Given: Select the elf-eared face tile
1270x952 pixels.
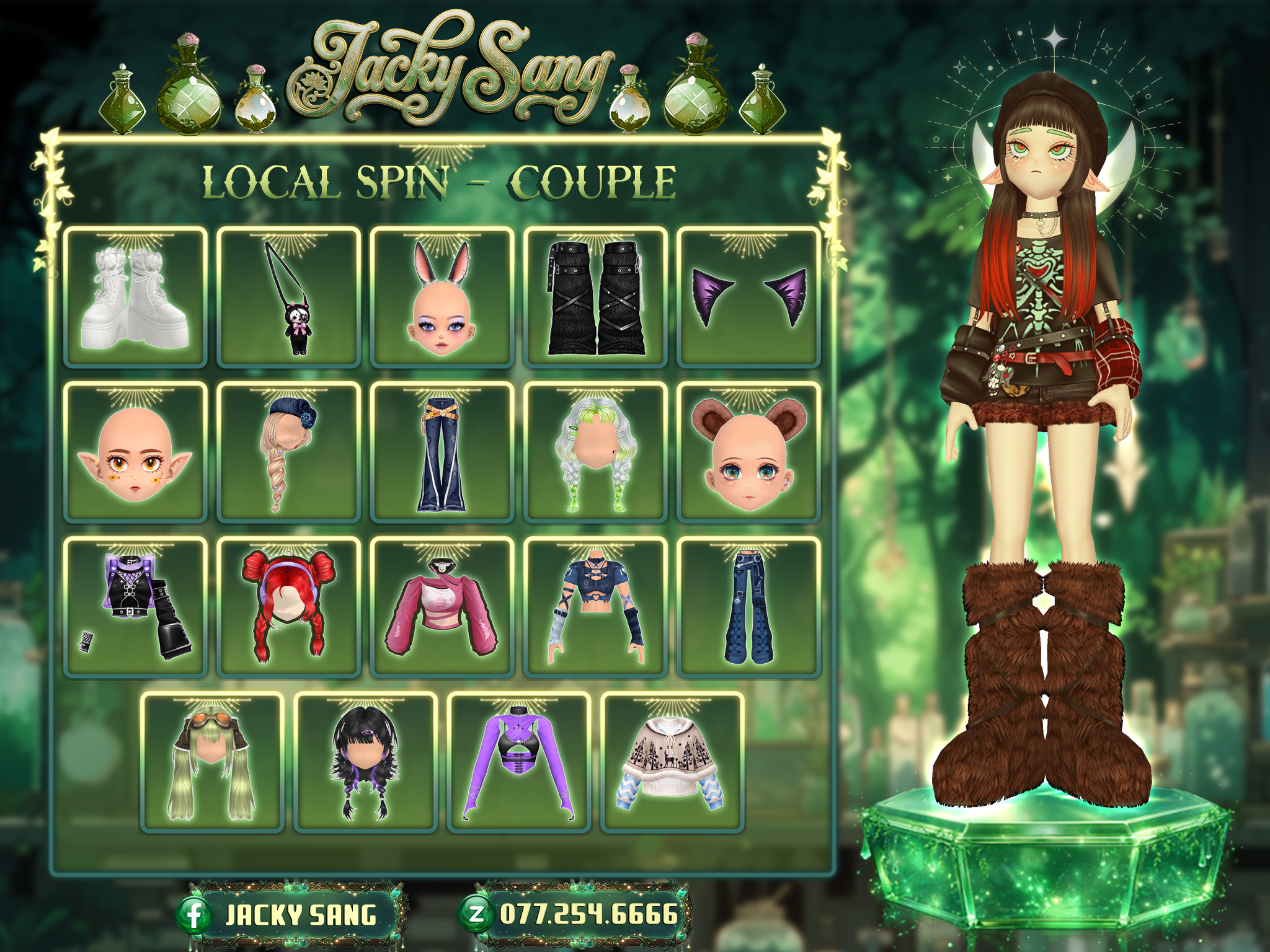Looking at the screenshot, I should [135, 452].
